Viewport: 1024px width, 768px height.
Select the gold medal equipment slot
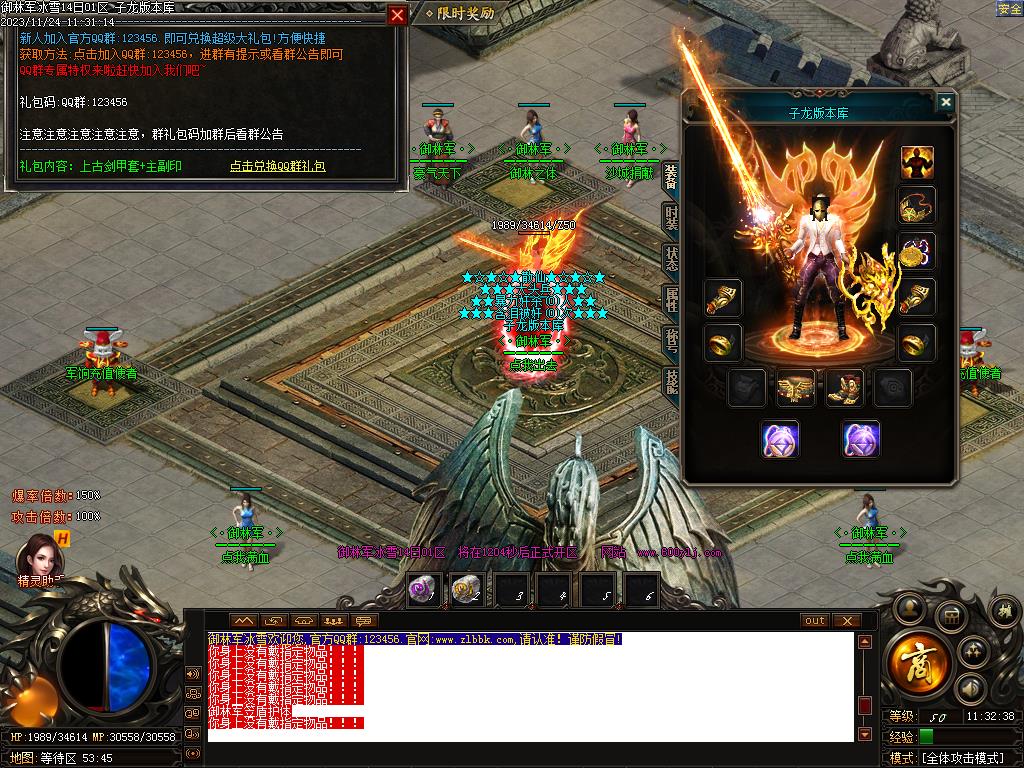916,252
